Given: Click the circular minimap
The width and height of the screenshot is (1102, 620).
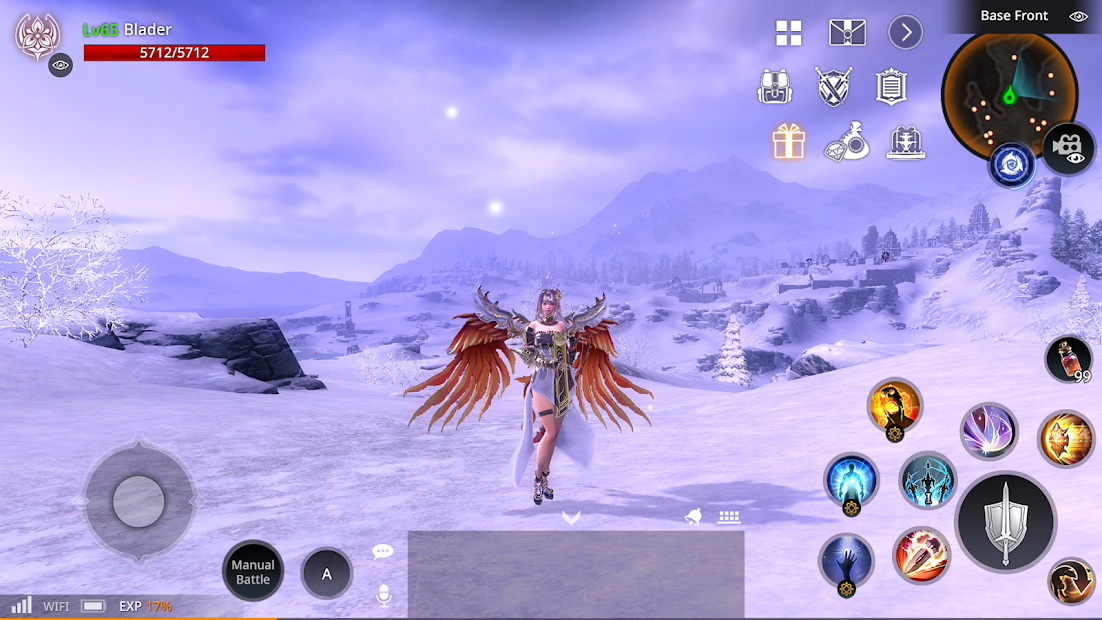Looking at the screenshot, I should click(1009, 94).
